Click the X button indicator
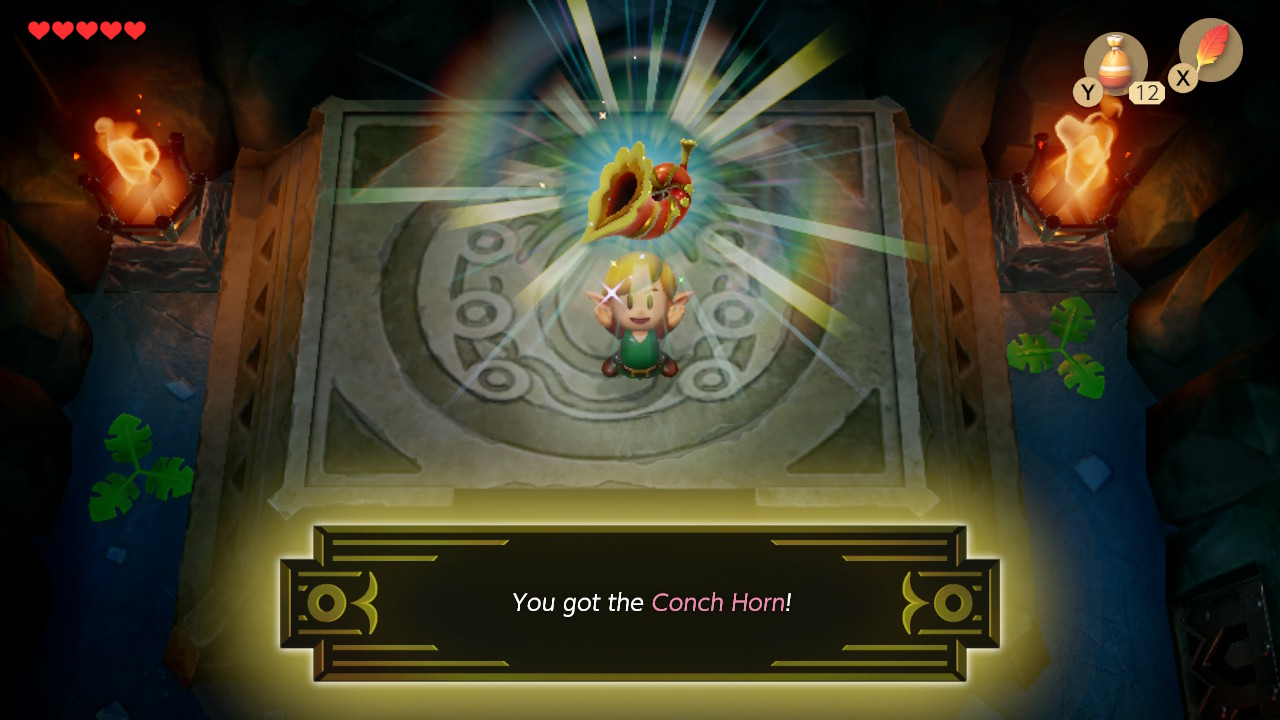Image resolution: width=1280 pixels, height=720 pixels. [1182, 78]
